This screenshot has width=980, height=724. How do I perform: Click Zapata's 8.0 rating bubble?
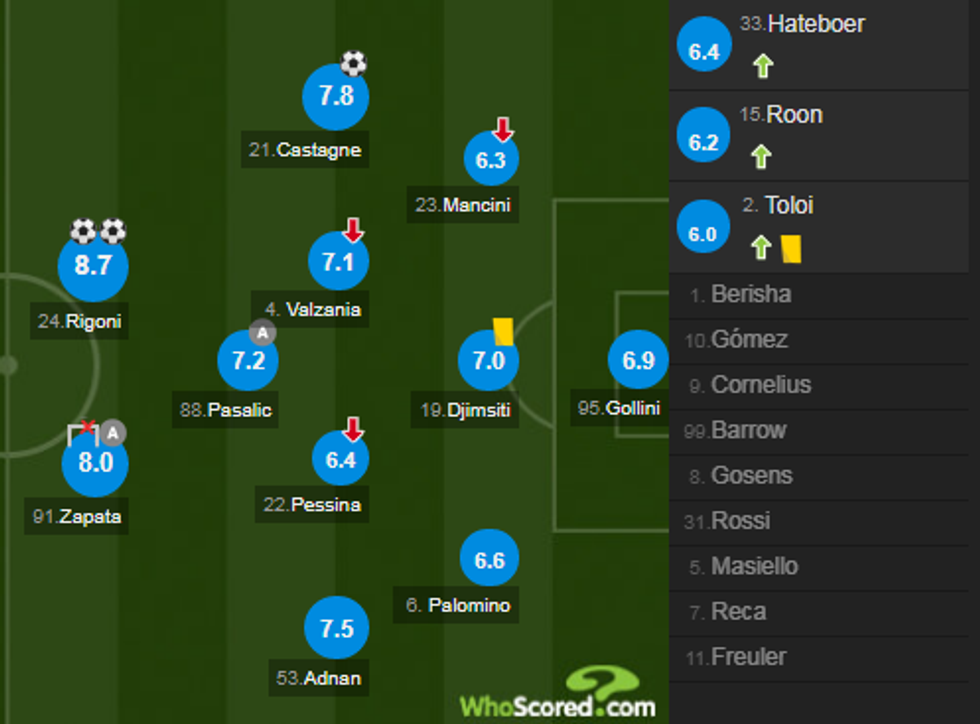(95, 463)
